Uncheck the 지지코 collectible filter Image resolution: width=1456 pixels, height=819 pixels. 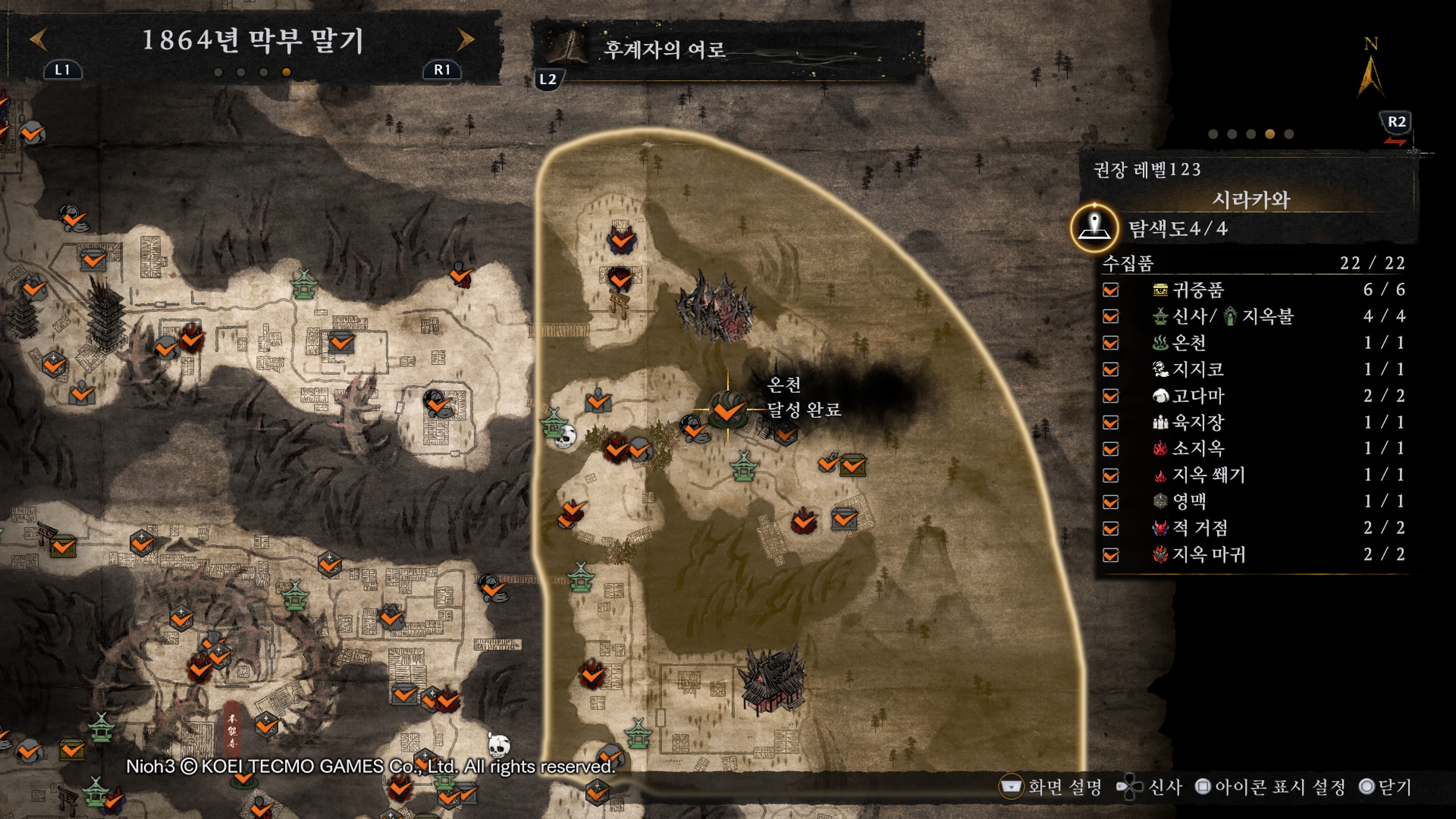(x=1111, y=369)
